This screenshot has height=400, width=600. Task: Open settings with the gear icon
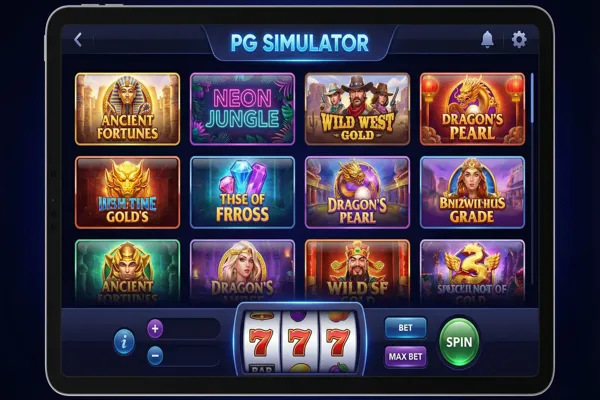(x=519, y=40)
